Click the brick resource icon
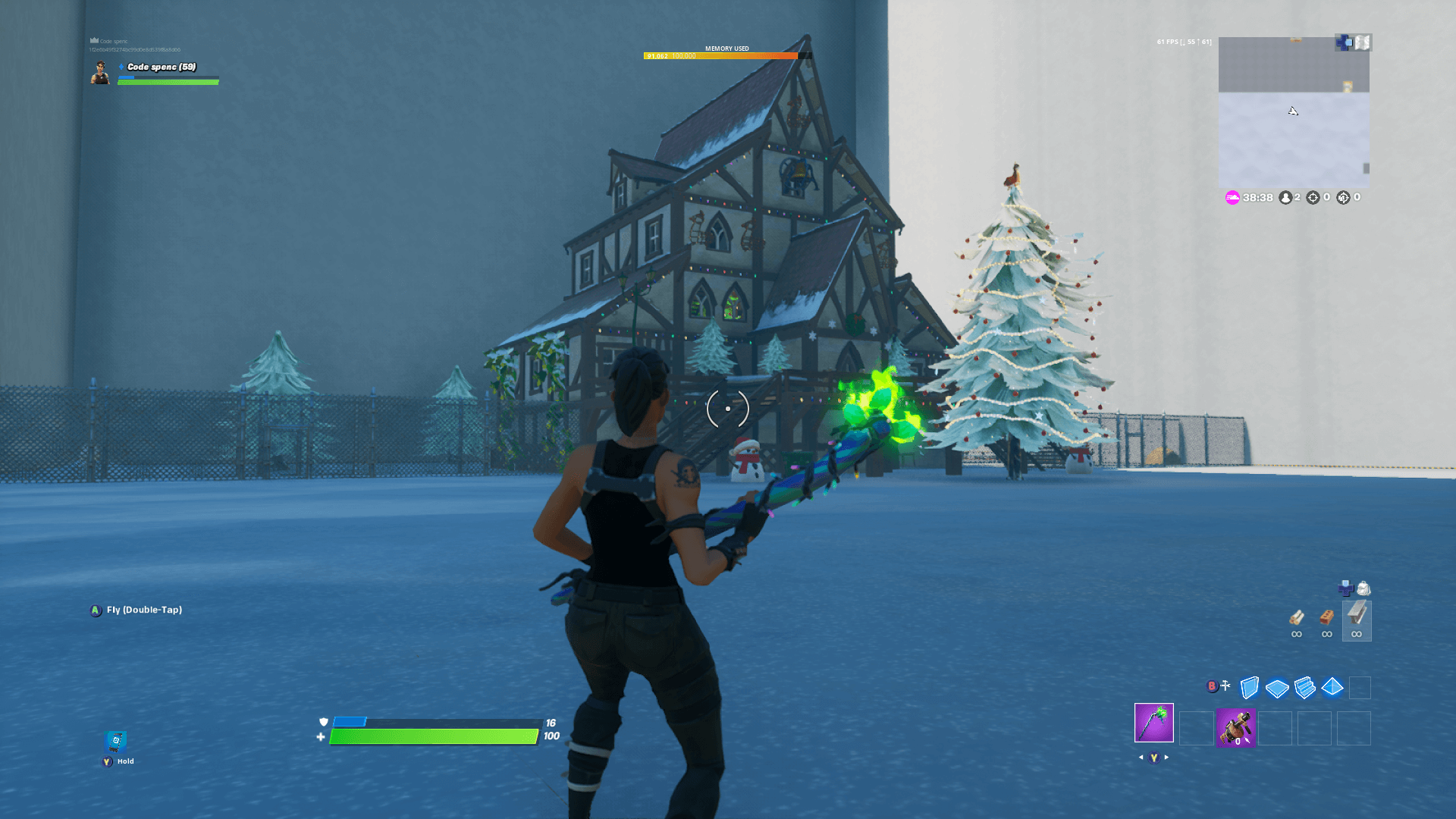Viewport: 1456px width, 819px height. [1326, 616]
